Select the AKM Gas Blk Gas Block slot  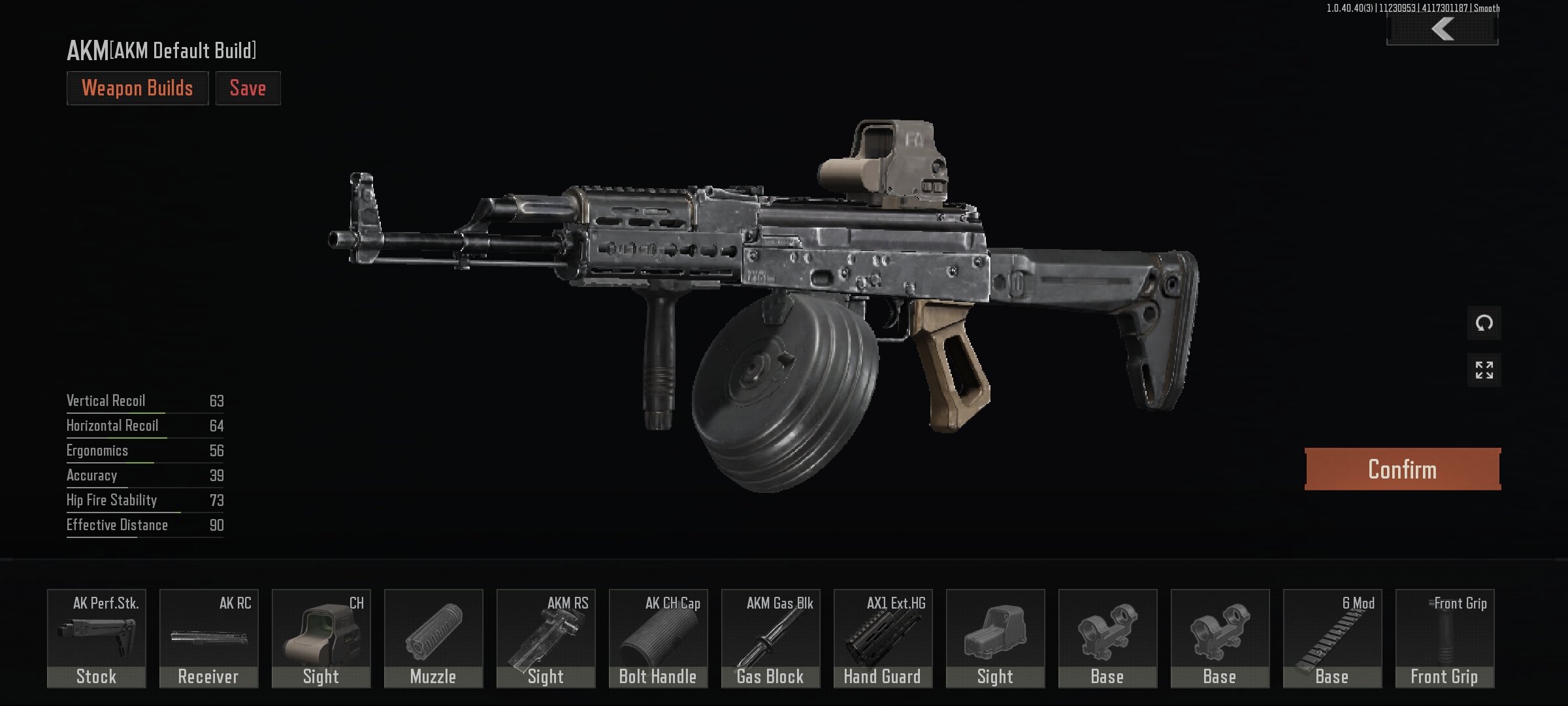click(x=771, y=638)
